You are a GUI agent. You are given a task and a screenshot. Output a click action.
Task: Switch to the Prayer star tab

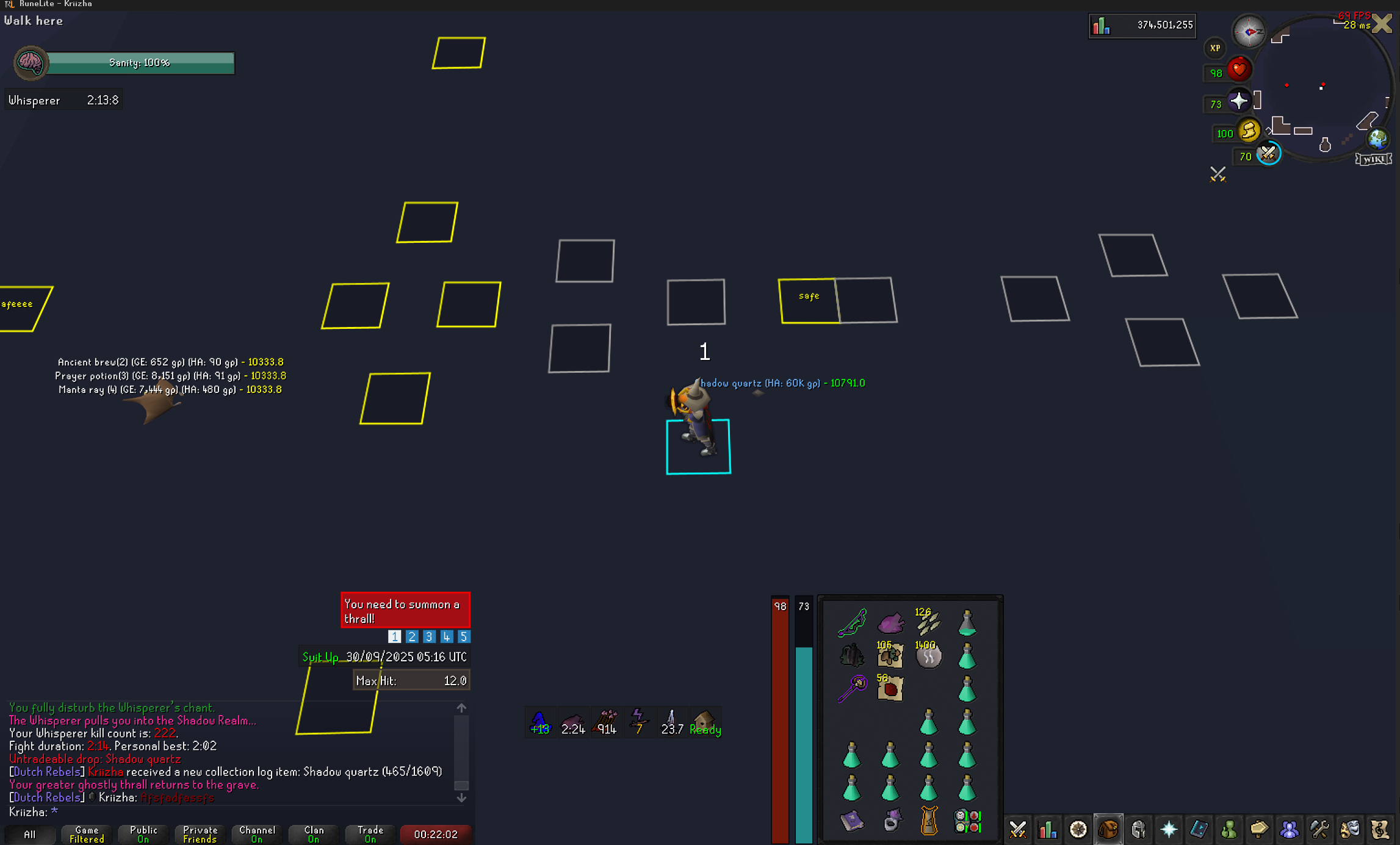pyautogui.click(x=1169, y=830)
